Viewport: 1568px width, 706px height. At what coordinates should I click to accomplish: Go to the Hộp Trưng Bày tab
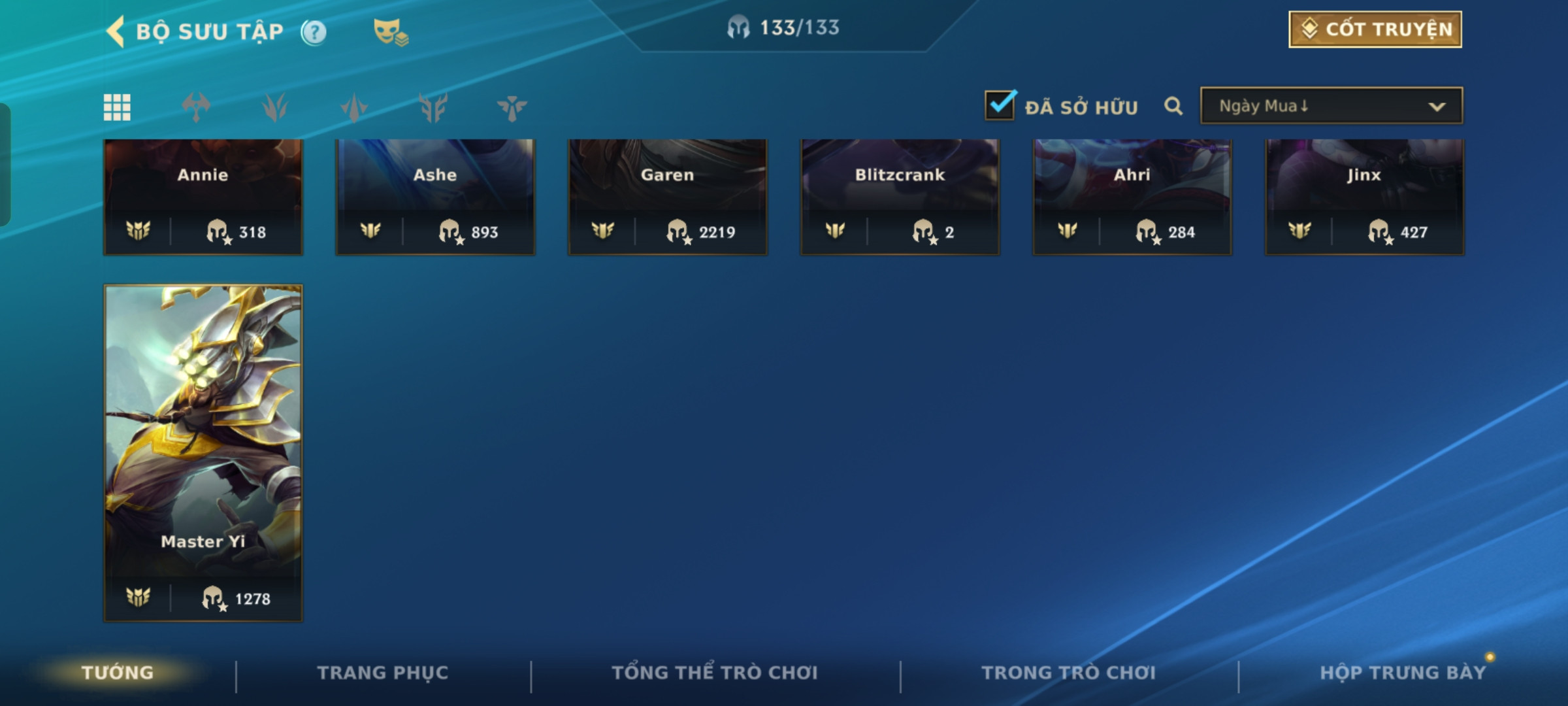tap(1403, 673)
